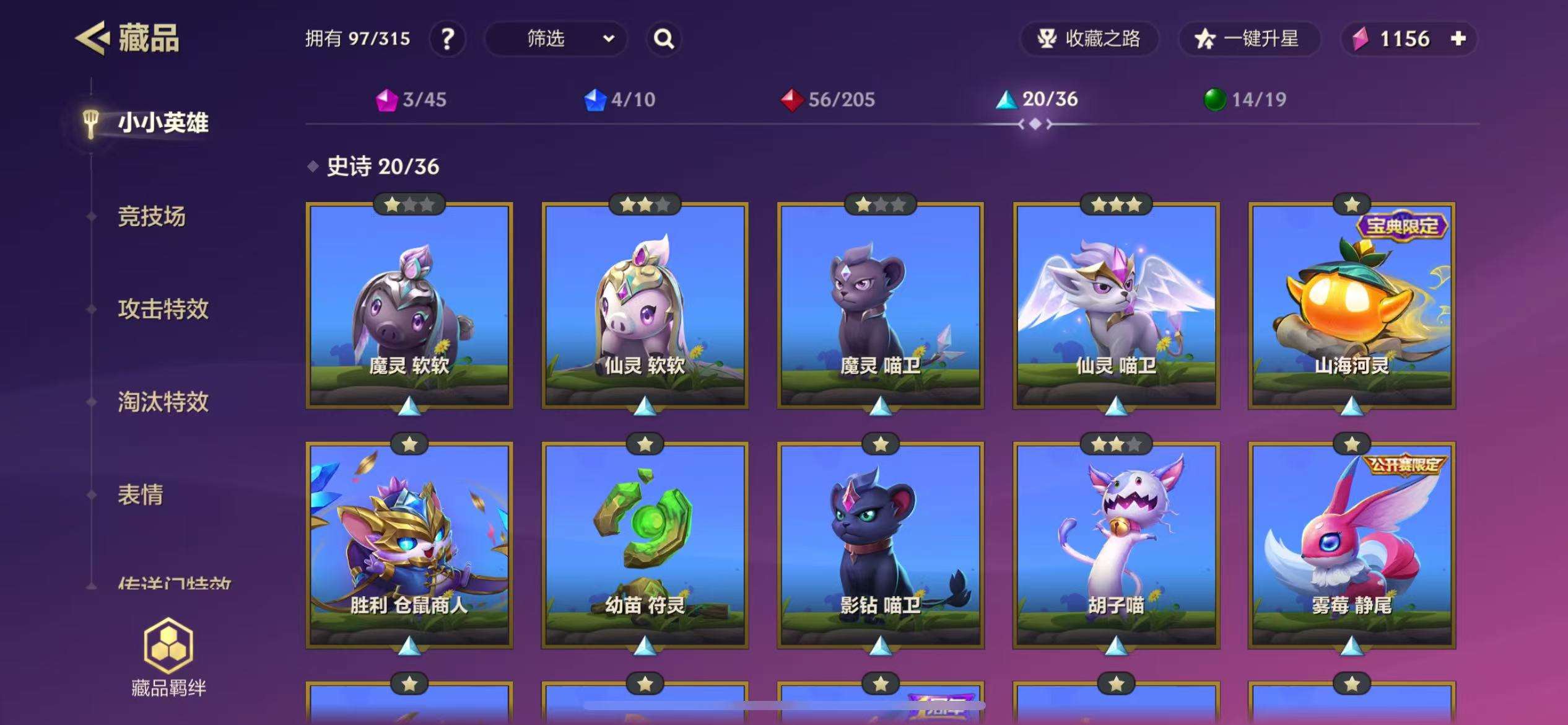This screenshot has height=725, width=1568.
Task: Click the magnifier search button
Action: pos(664,39)
